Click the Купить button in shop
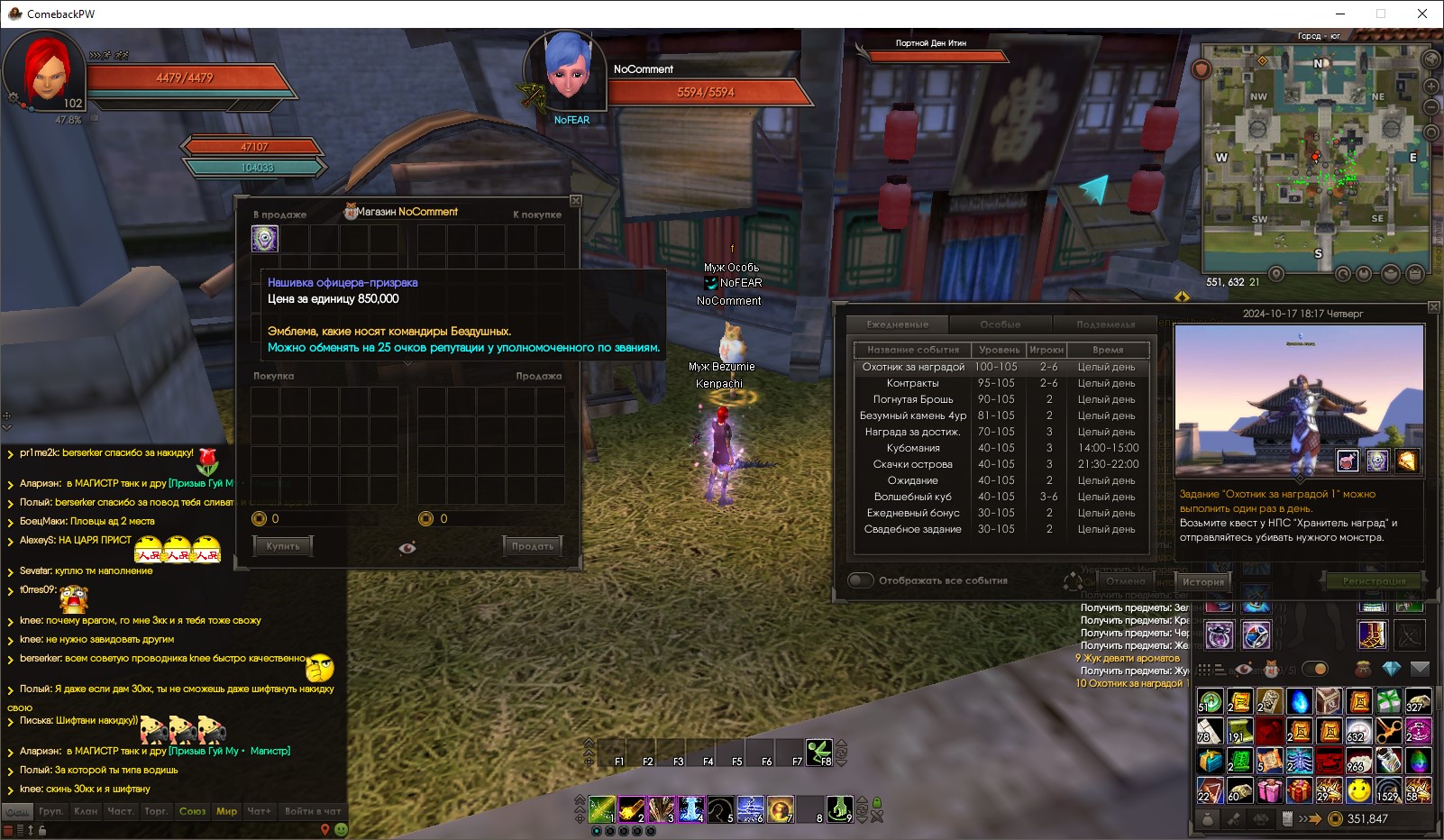This screenshot has width=1444, height=840. (x=283, y=546)
